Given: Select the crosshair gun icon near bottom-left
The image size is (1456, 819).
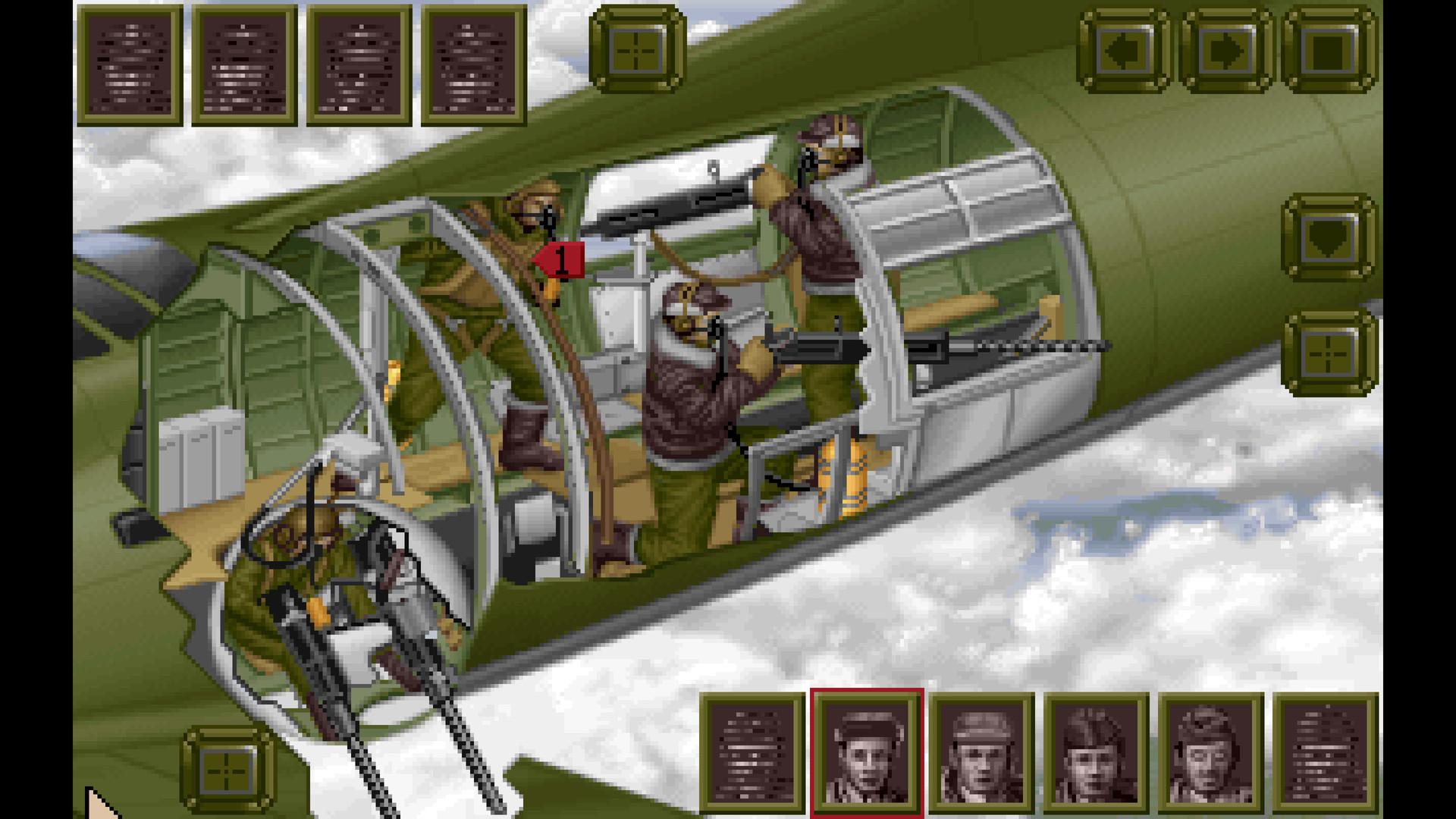Looking at the screenshot, I should (224, 770).
